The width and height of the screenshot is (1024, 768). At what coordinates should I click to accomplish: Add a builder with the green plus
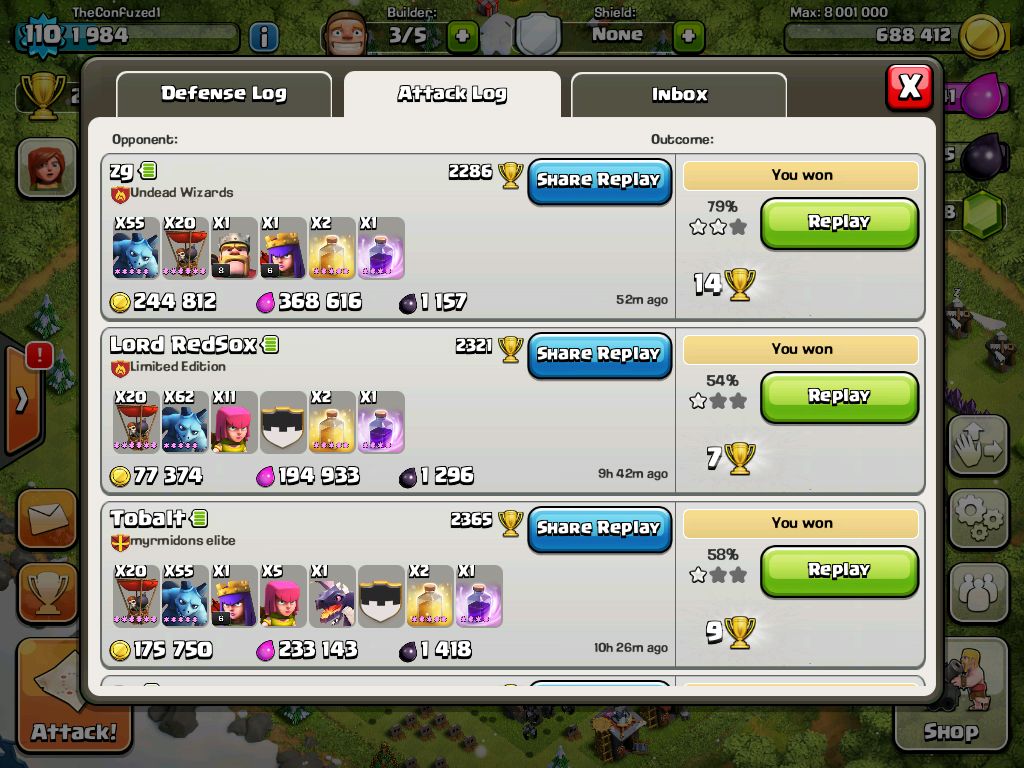(x=462, y=37)
